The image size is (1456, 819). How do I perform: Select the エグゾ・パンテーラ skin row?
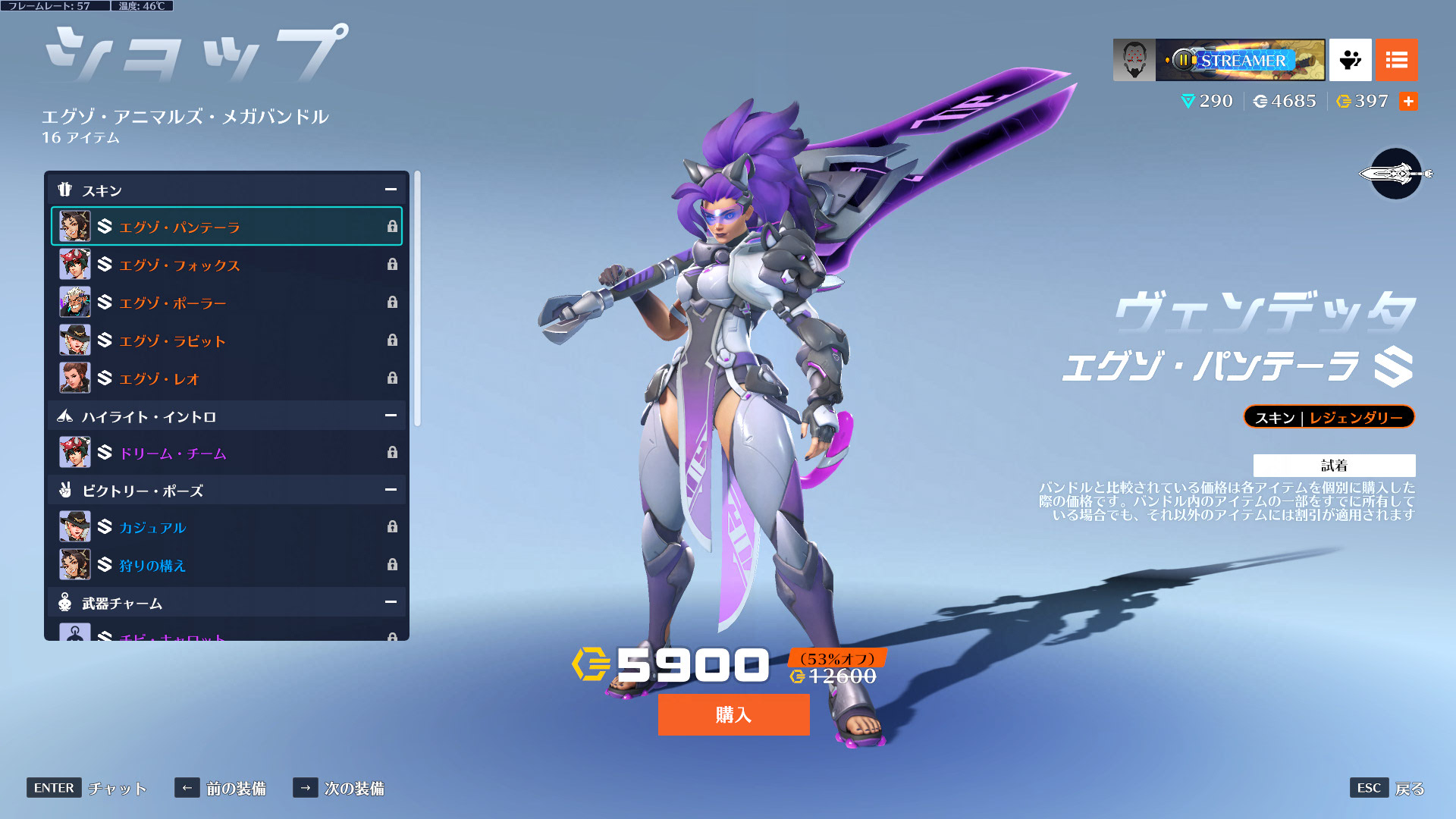click(226, 227)
